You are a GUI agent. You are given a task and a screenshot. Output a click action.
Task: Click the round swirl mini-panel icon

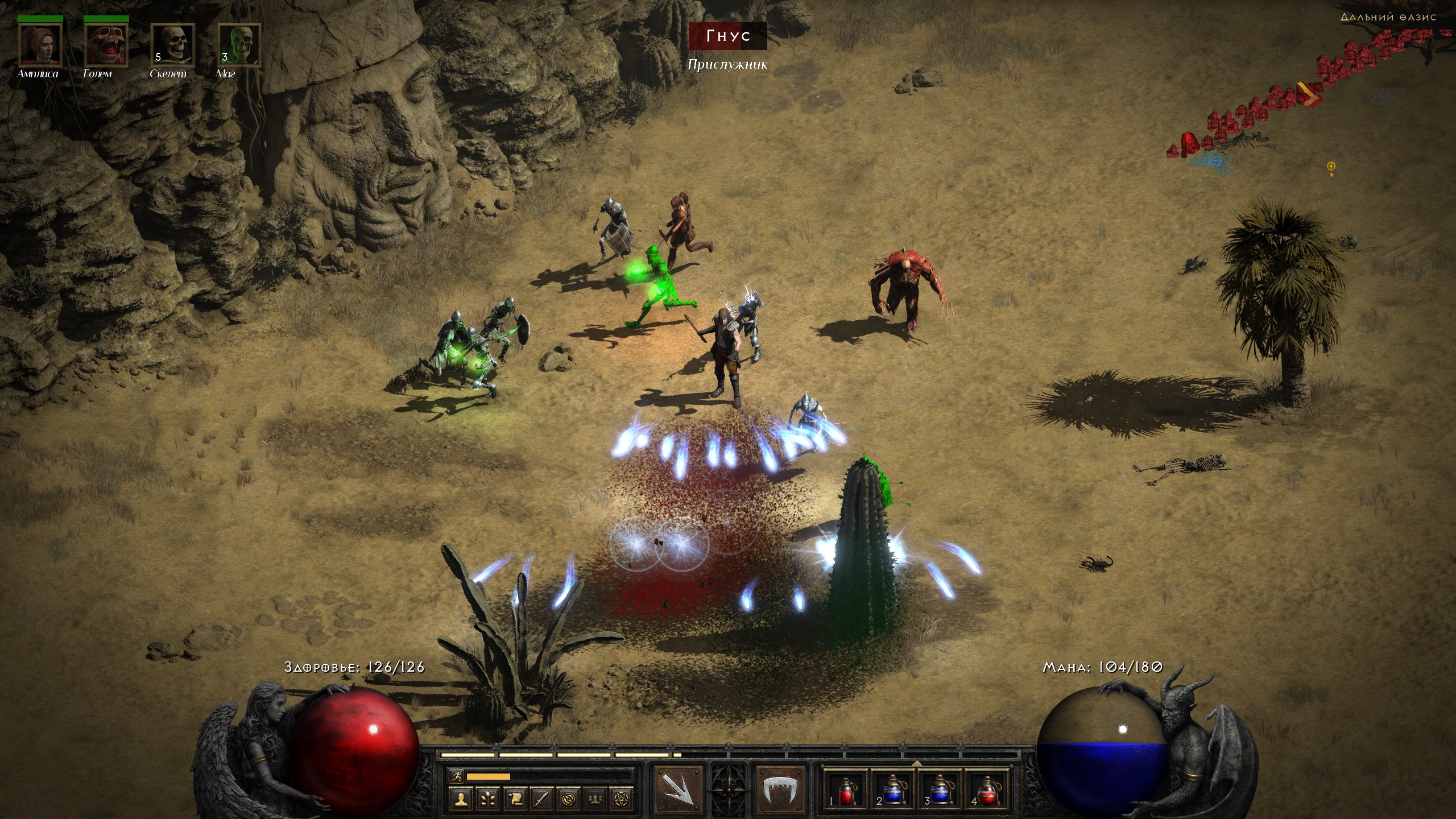pos(568,799)
